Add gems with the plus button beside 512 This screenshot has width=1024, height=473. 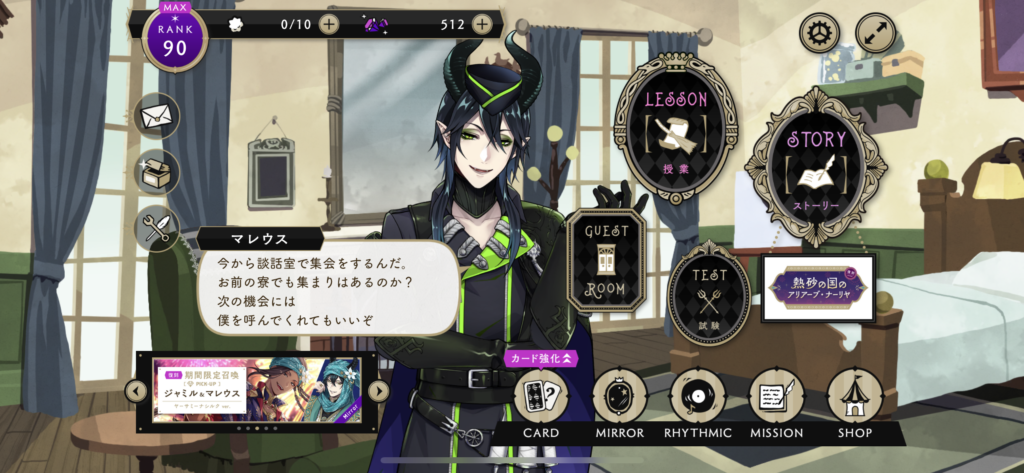coord(482,24)
